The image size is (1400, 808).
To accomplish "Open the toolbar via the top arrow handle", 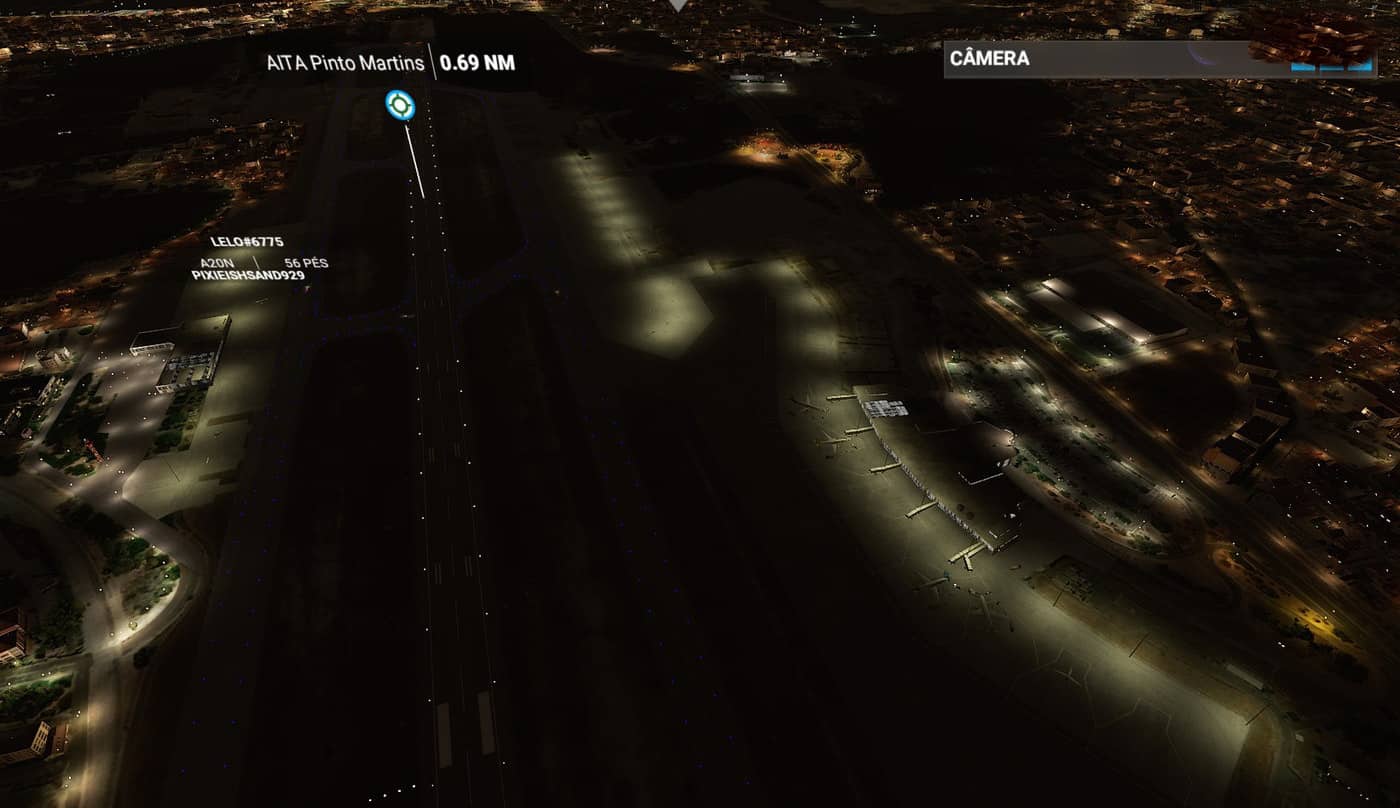I will 679,5.
